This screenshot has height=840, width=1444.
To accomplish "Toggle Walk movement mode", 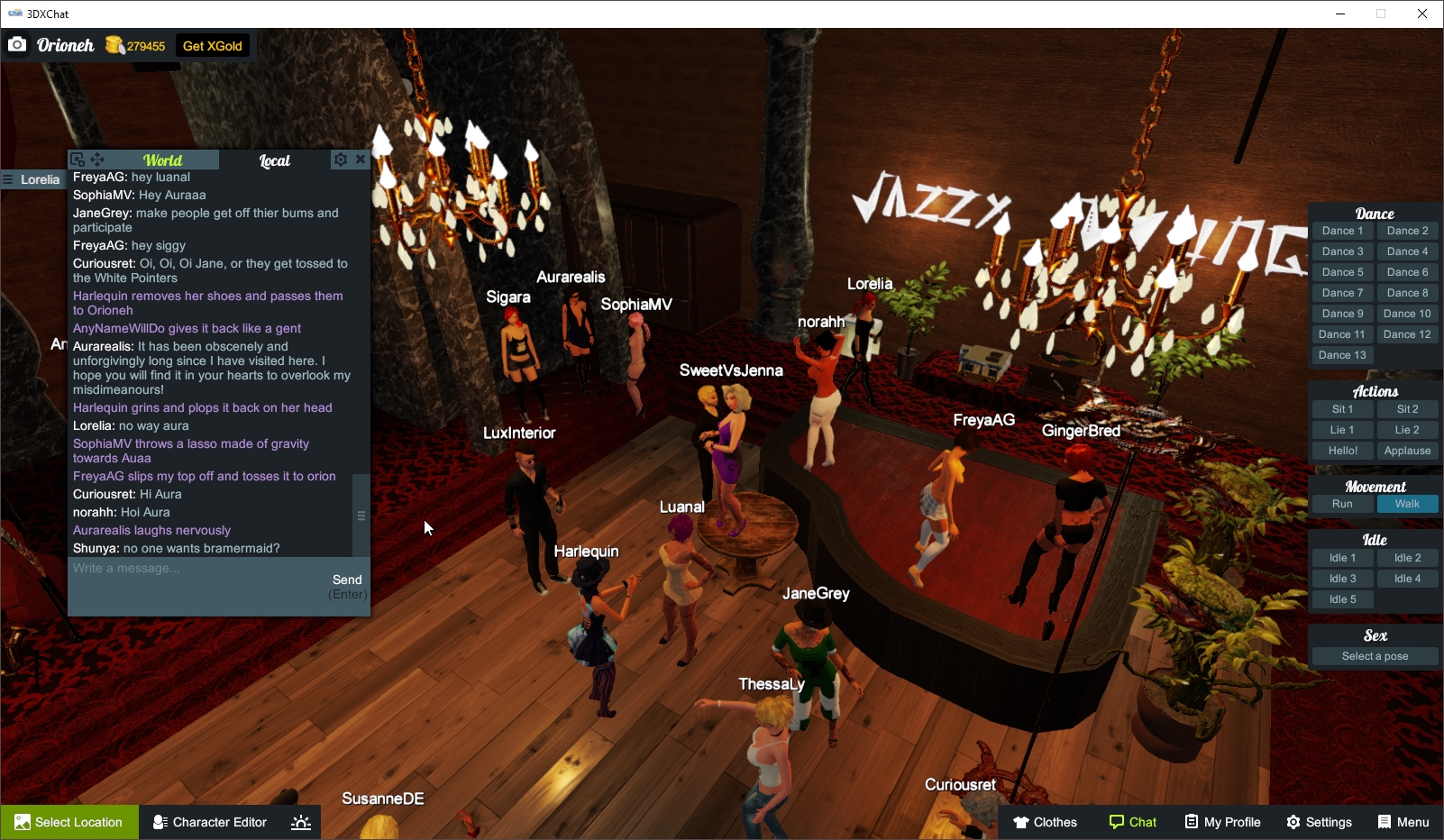I will coord(1408,504).
